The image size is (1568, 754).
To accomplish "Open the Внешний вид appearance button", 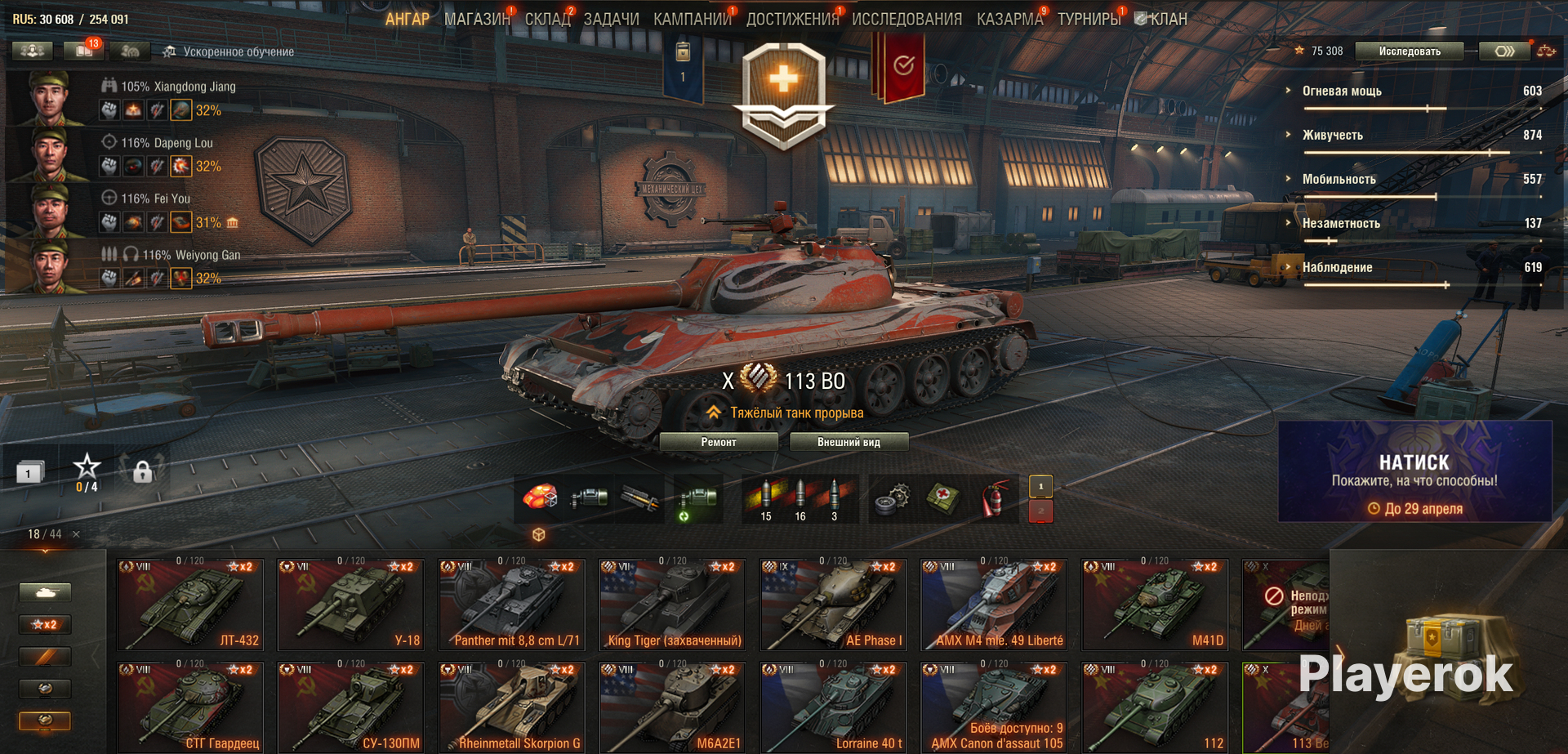I will pos(849,442).
